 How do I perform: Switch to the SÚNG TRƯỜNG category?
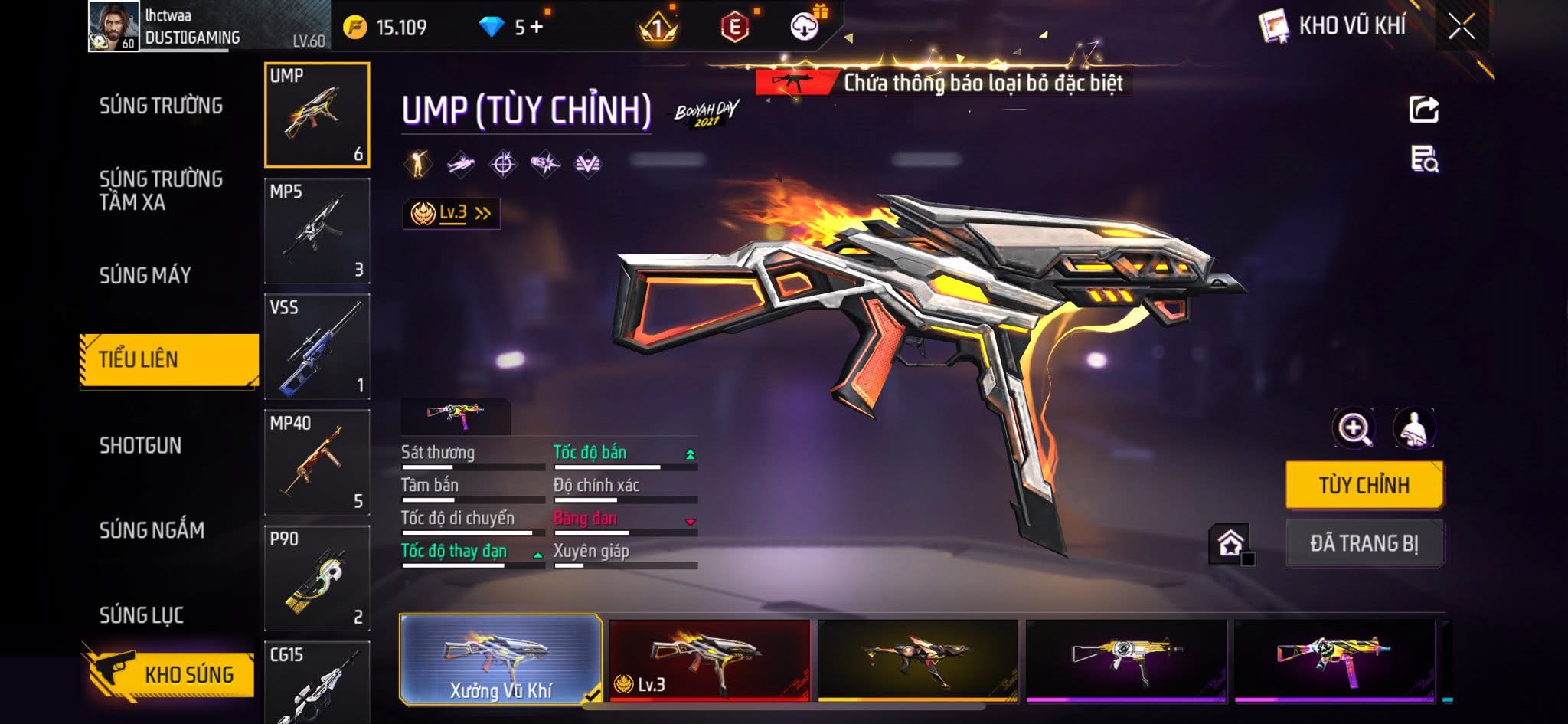pyautogui.click(x=161, y=106)
